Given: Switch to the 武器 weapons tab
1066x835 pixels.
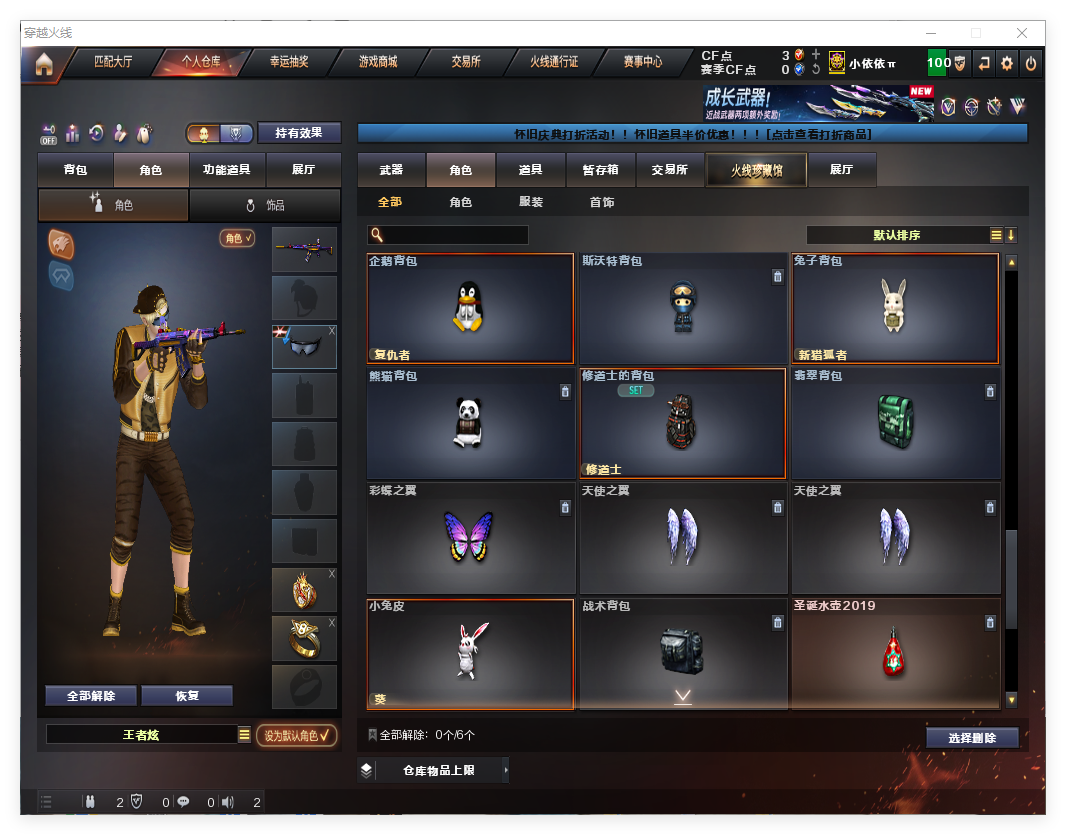Looking at the screenshot, I should pyautogui.click(x=391, y=170).
